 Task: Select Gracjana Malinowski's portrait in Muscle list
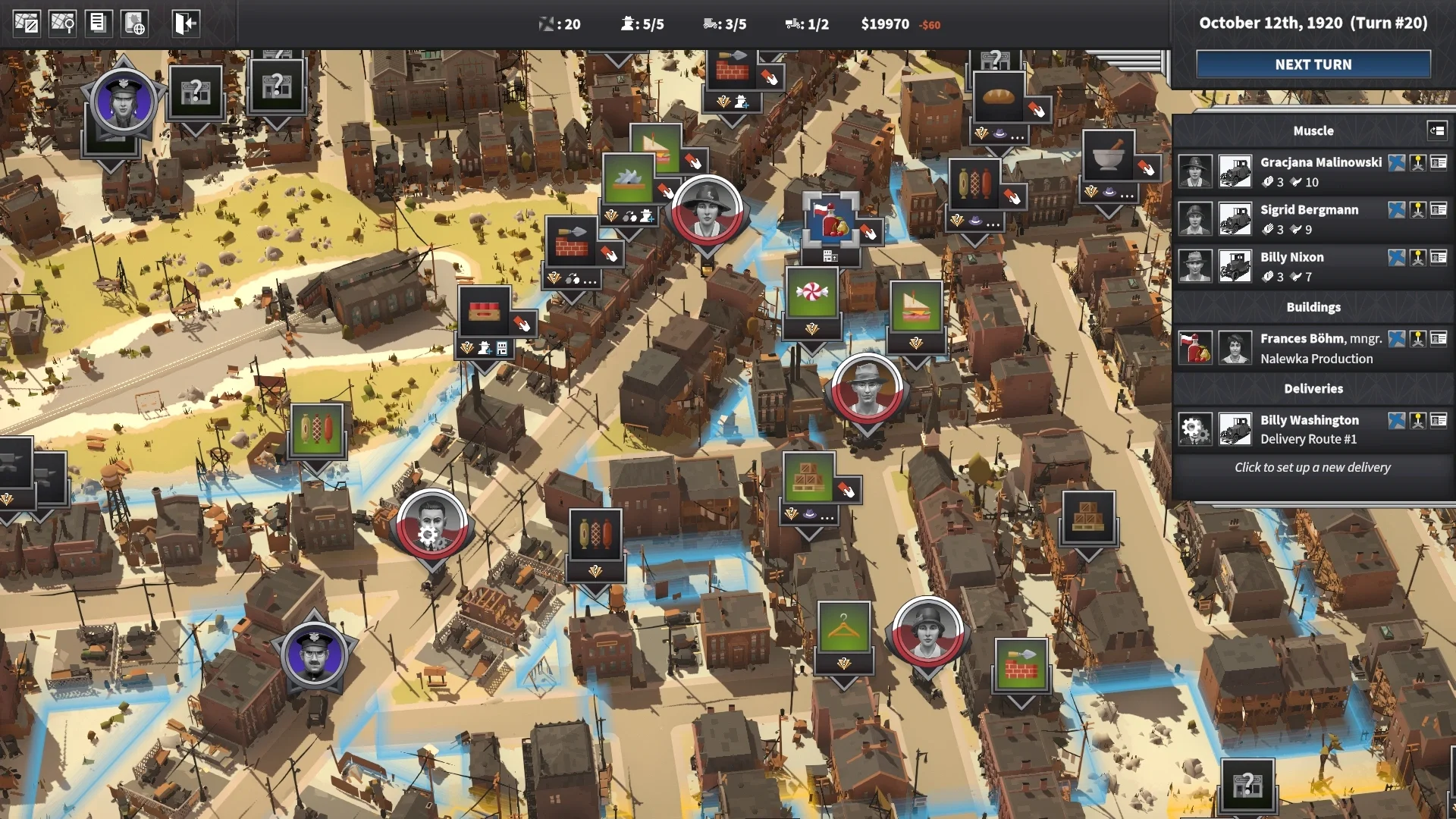pos(1195,171)
